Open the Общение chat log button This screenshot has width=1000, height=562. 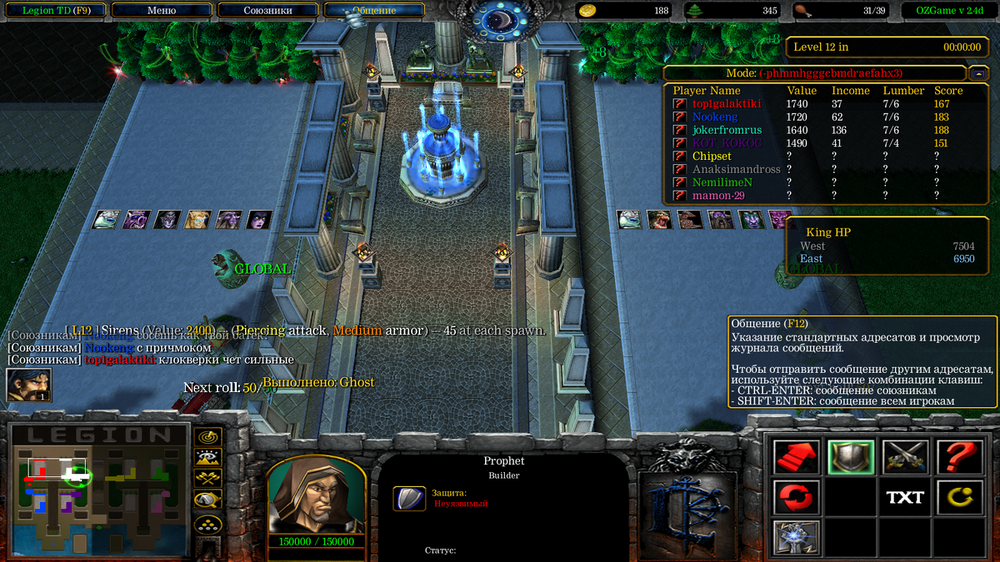point(374,10)
